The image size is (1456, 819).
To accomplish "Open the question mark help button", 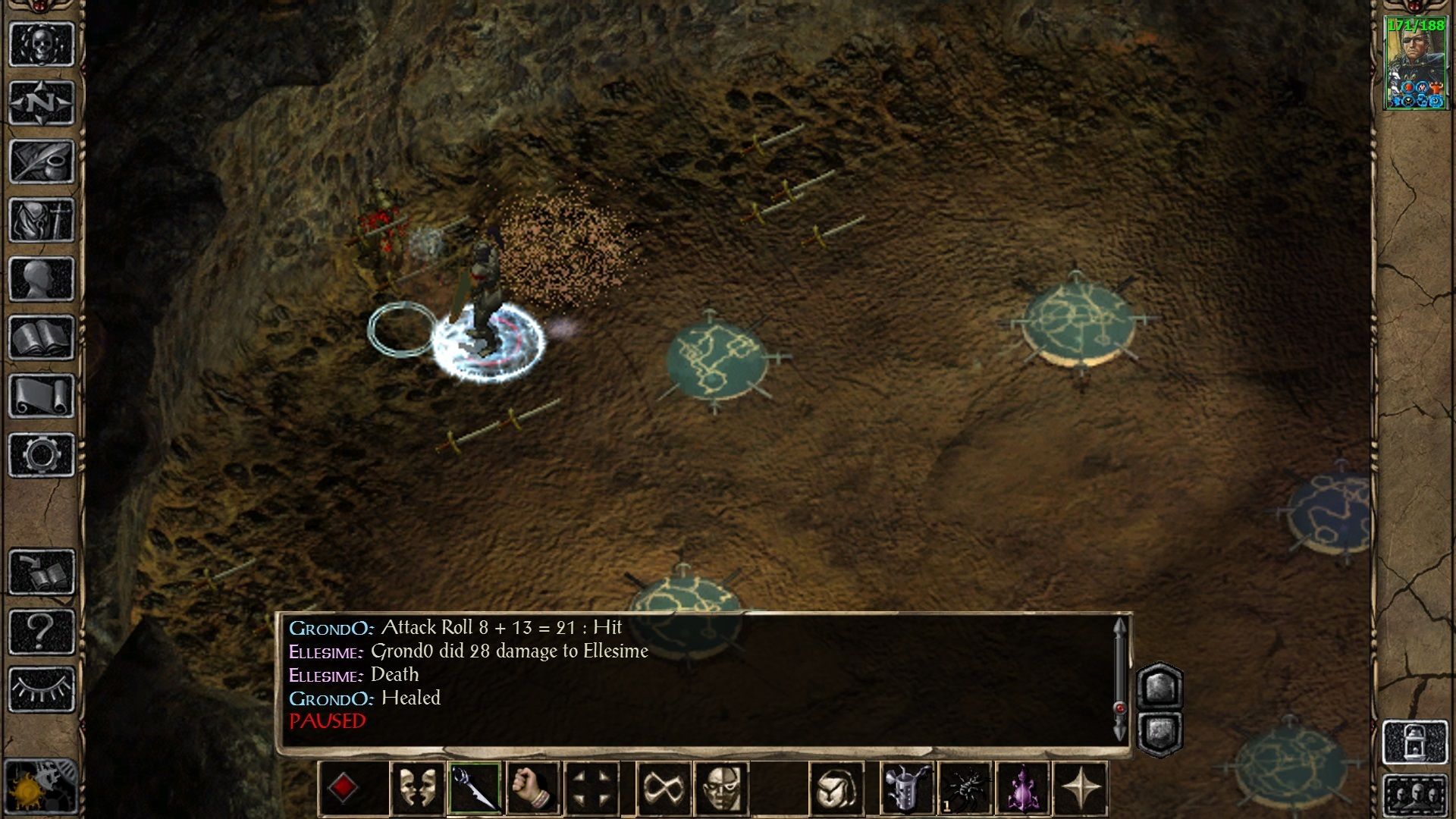I will click(42, 631).
